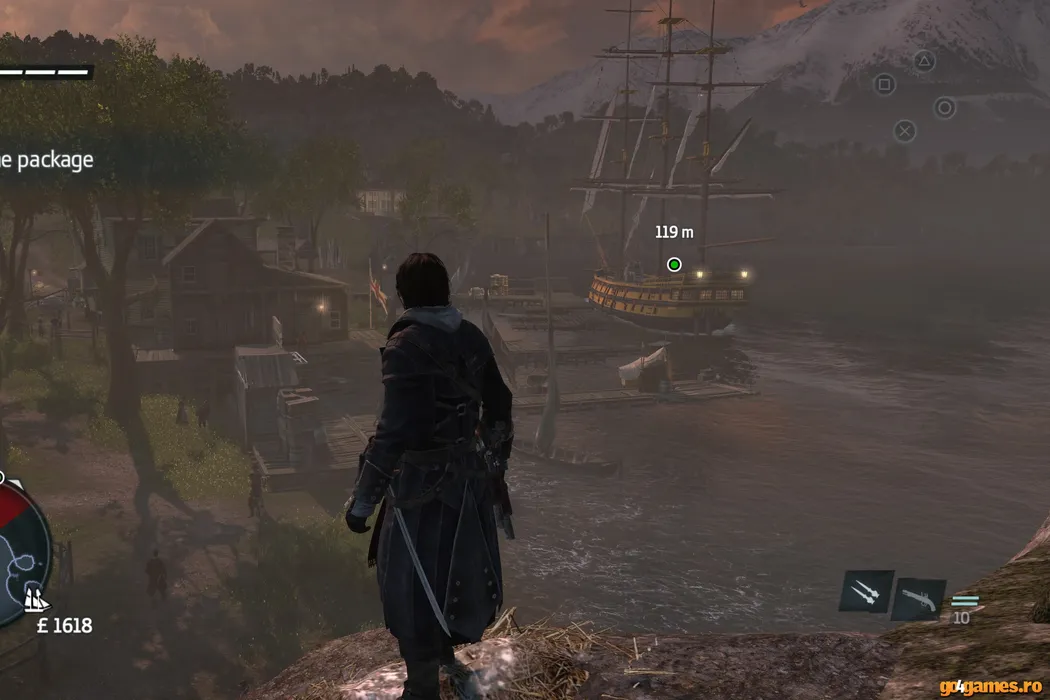Open the package objective tracker text
The width and height of the screenshot is (1050, 700).
46,160
